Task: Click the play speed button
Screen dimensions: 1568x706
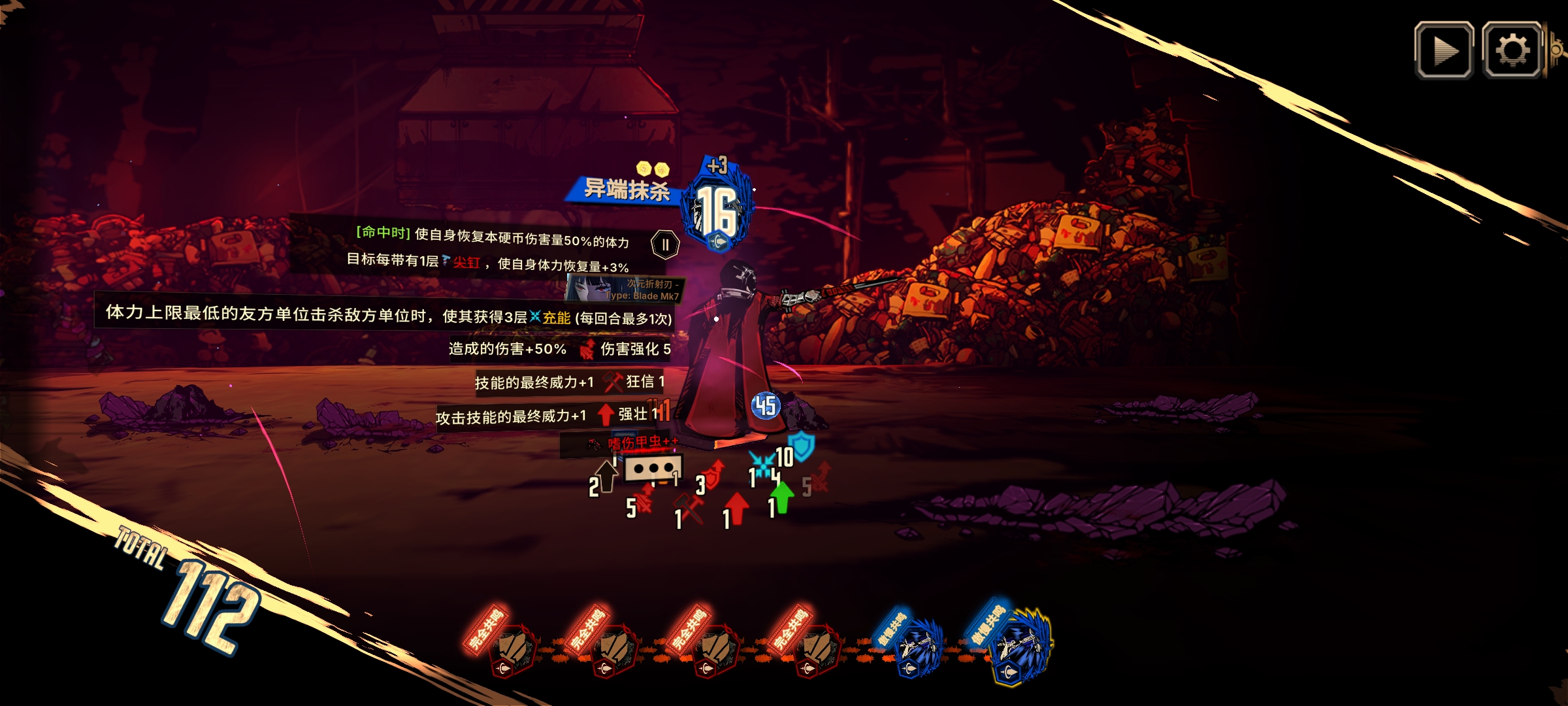Action: tap(1444, 50)
